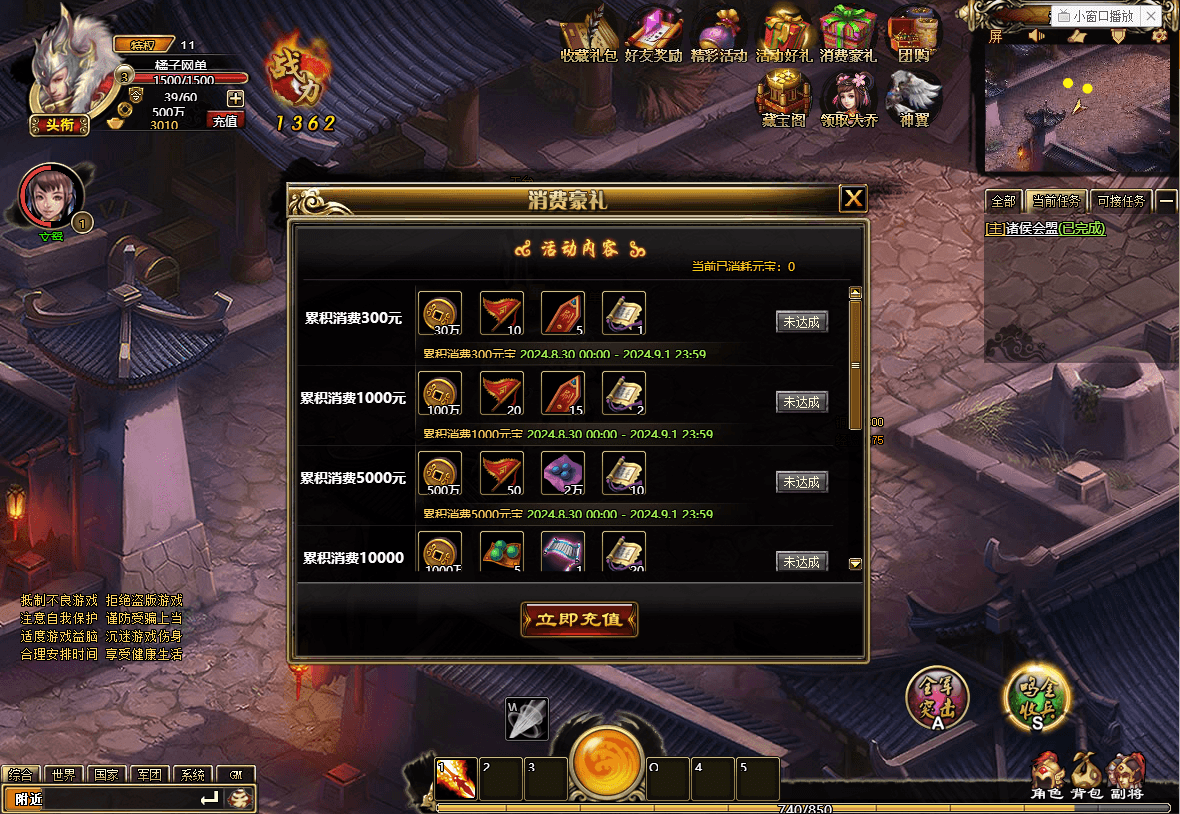This screenshot has width=1180, height=814.
Task: Switch to the 可接任务 tab
Action: (1122, 201)
